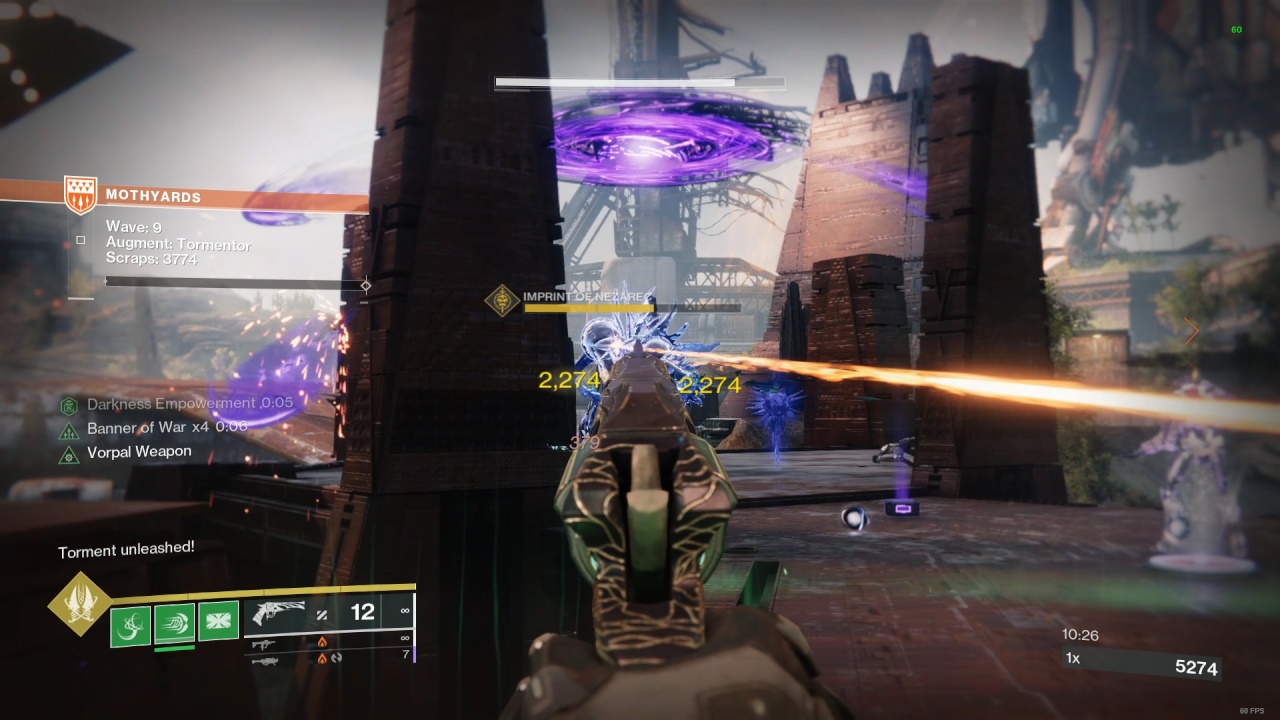Click the Imprint of Nezarec boss marker icon

502,300
